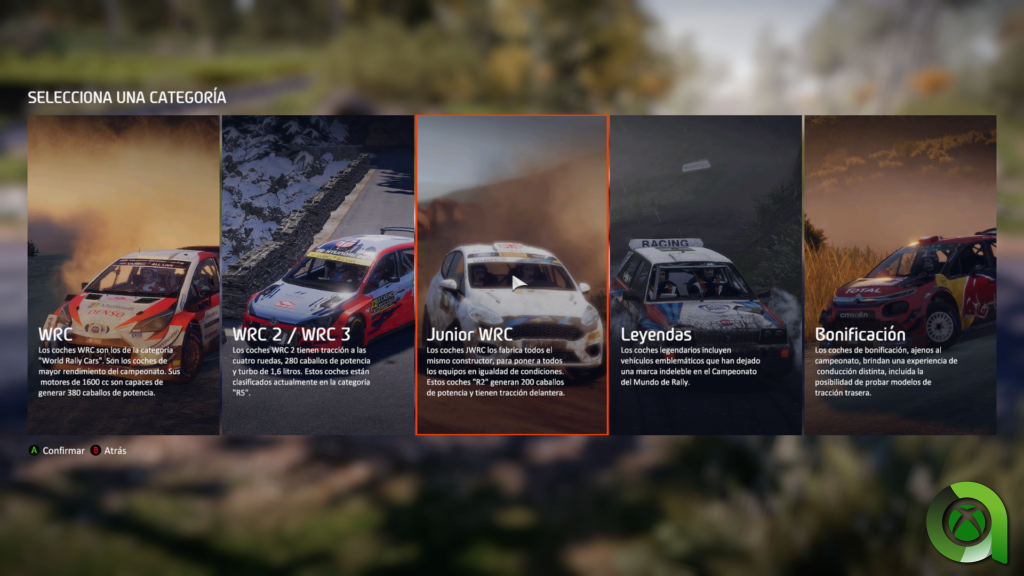Viewport: 1024px width, 576px height.
Task: Select the WRC category card
Action: [123, 275]
